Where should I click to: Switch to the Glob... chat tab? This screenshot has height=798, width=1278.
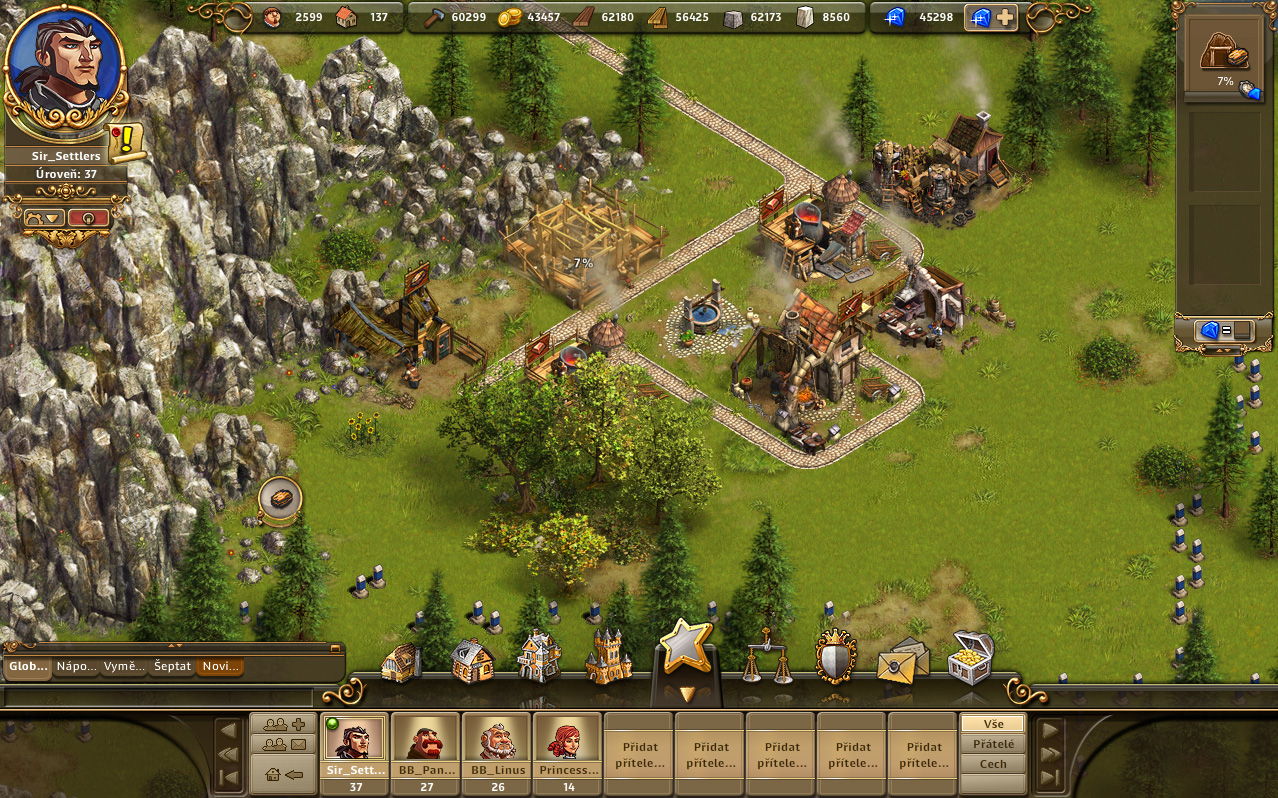click(x=27, y=666)
